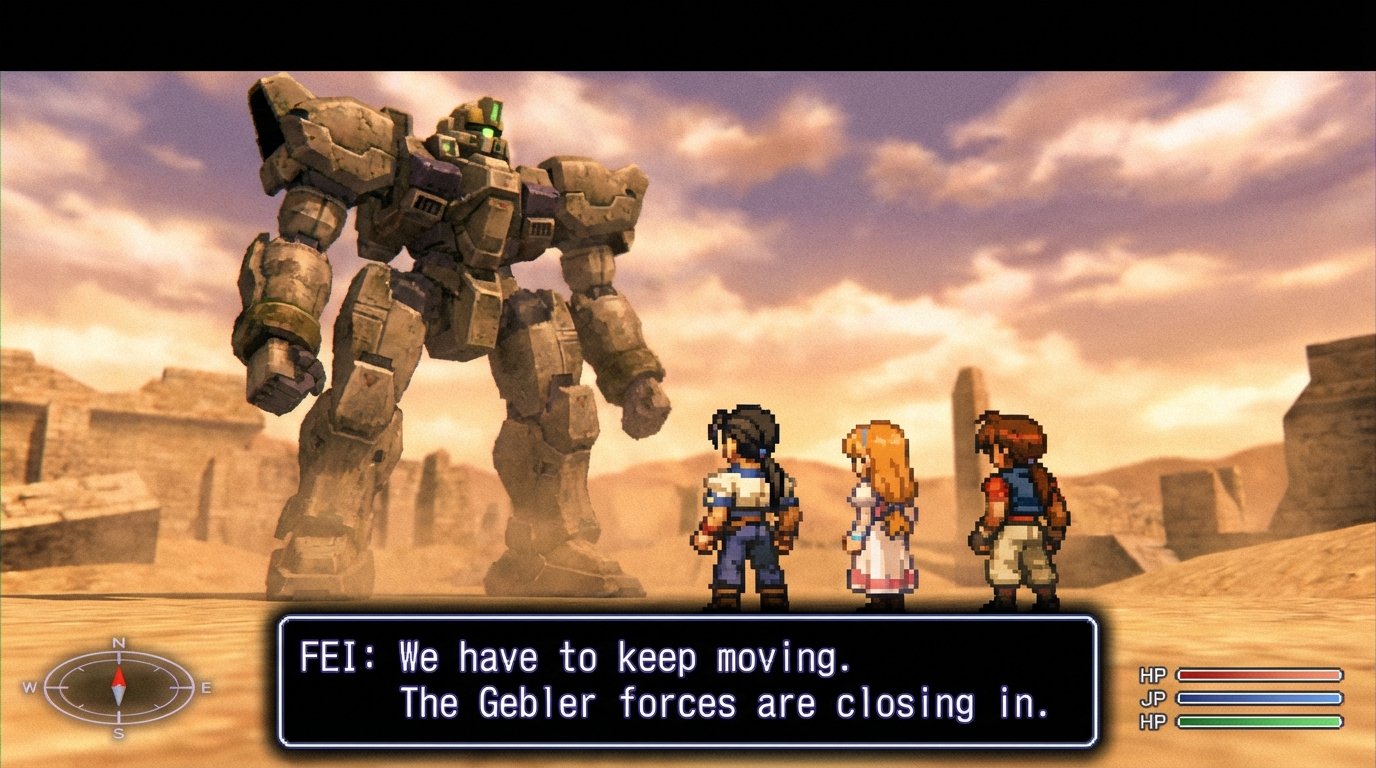
Task: Toggle the lower HP status indicator
Action: click(1152, 722)
